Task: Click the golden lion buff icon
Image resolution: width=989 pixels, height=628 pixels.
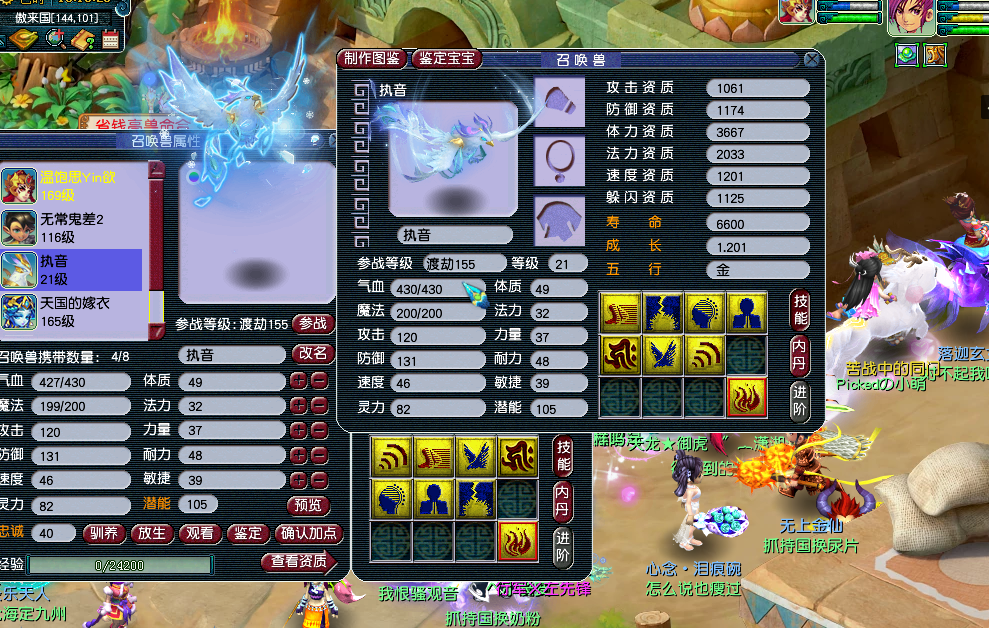Action: (936, 55)
